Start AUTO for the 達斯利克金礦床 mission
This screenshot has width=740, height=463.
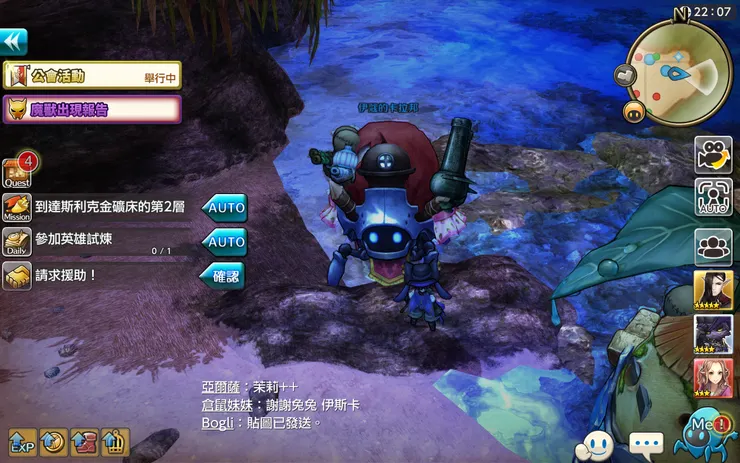[224, 208]
